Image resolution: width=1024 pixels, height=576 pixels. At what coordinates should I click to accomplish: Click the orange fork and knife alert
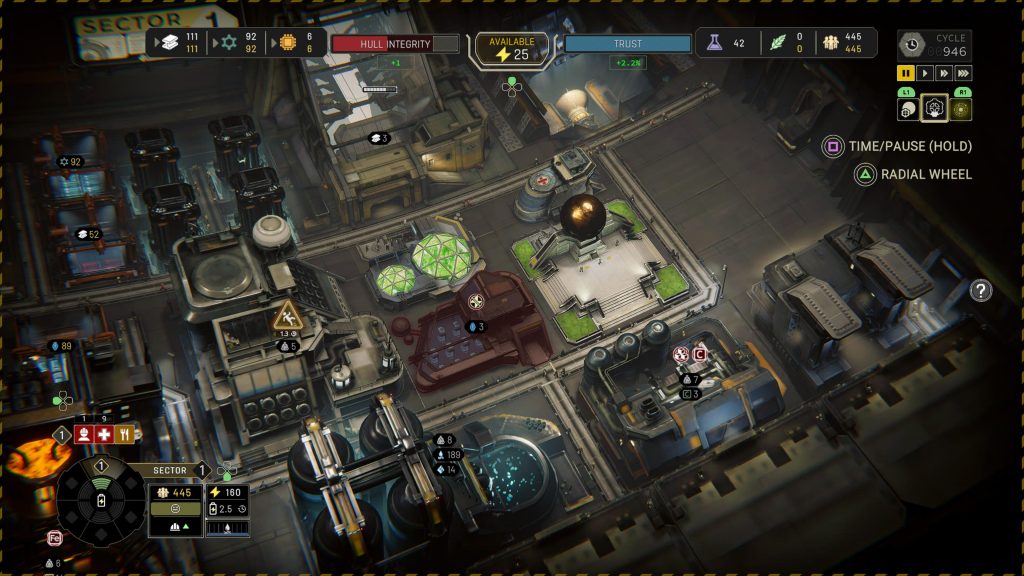pyautogui.click(x=124, y=434)
